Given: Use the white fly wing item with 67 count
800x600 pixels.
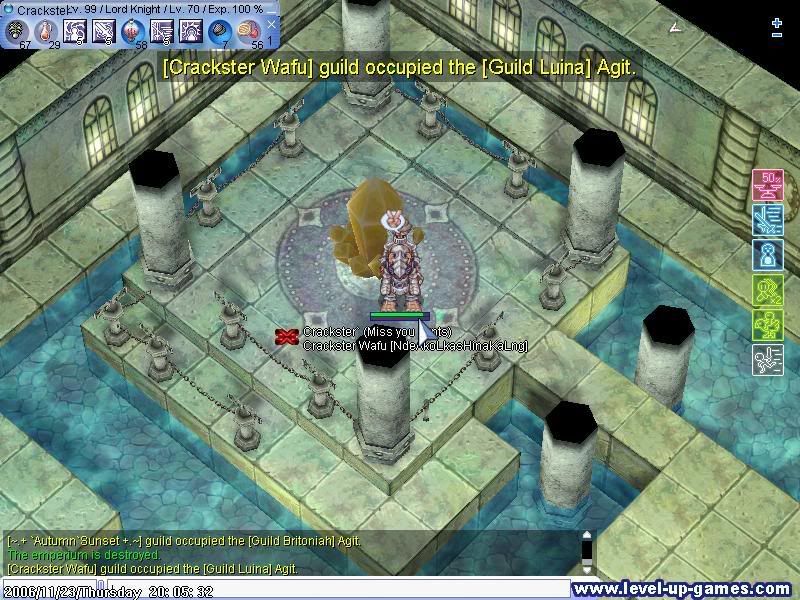Looking at the screenshot, I should point(17,31).
